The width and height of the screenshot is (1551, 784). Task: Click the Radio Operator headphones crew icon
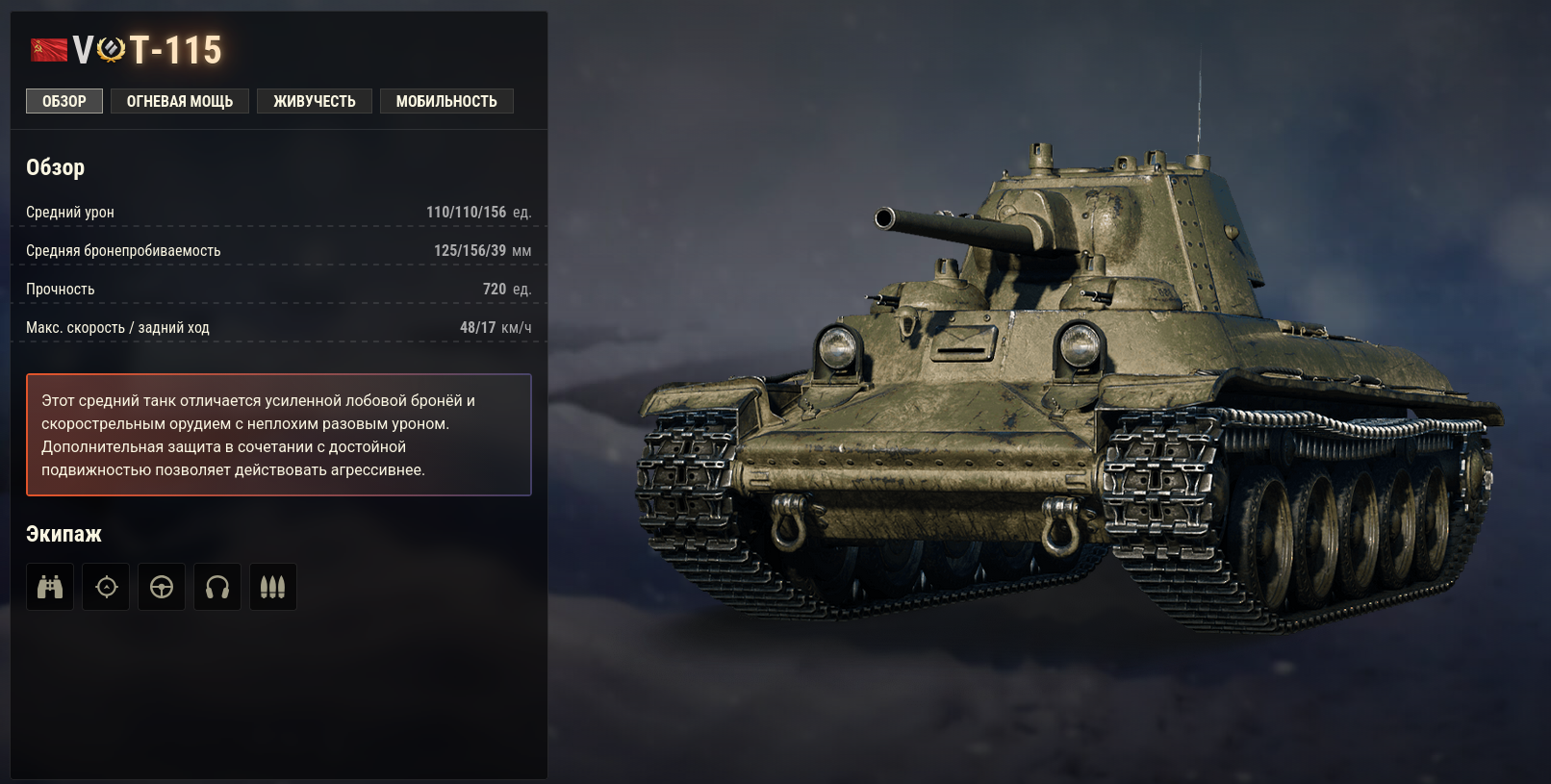pyautogui.click(x=217, y=587)
